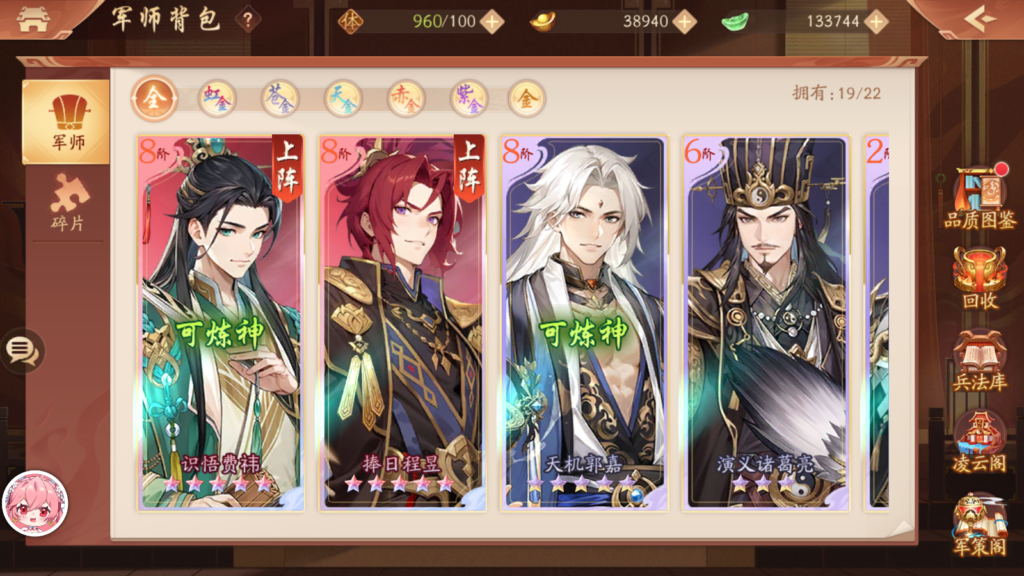Viewport: 1024px width, 576px height.
Task: Select the 全 all-quality filter
Action: [153, 98]
